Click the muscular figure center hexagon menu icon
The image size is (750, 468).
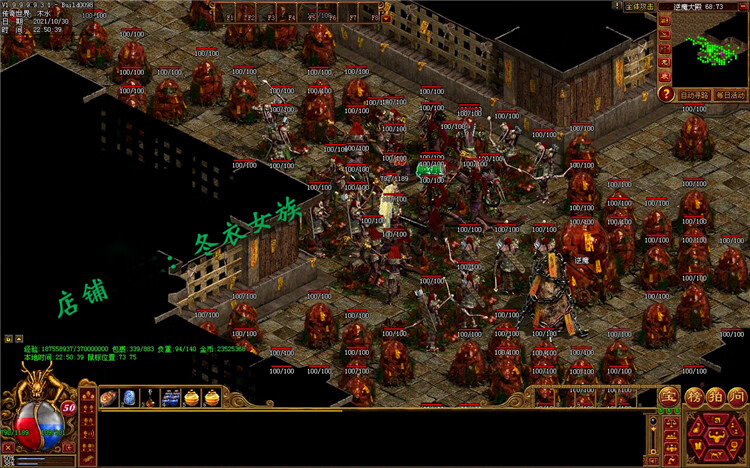click(x=714, y=436)
